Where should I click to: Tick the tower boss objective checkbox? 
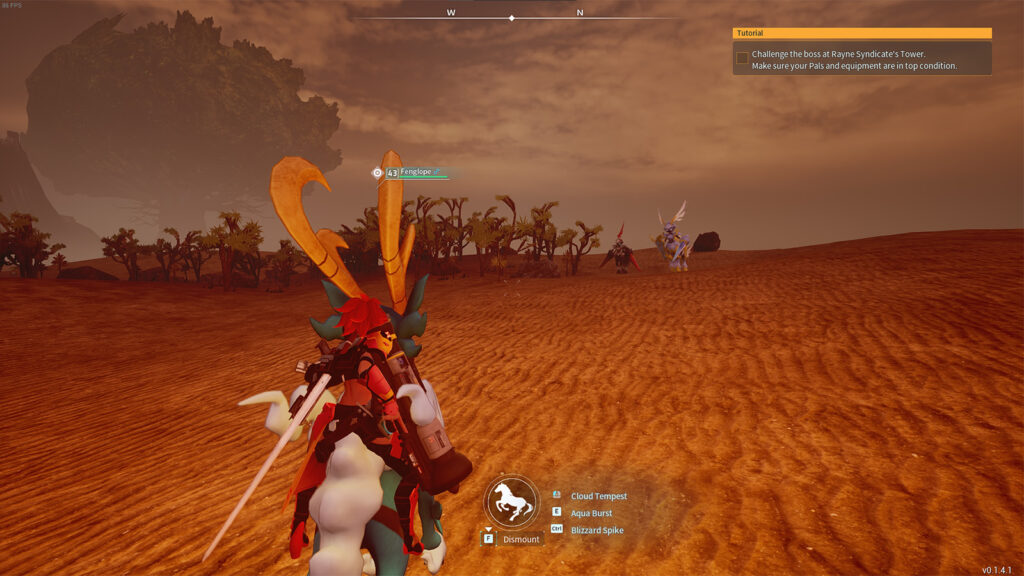tap(742, 58)
